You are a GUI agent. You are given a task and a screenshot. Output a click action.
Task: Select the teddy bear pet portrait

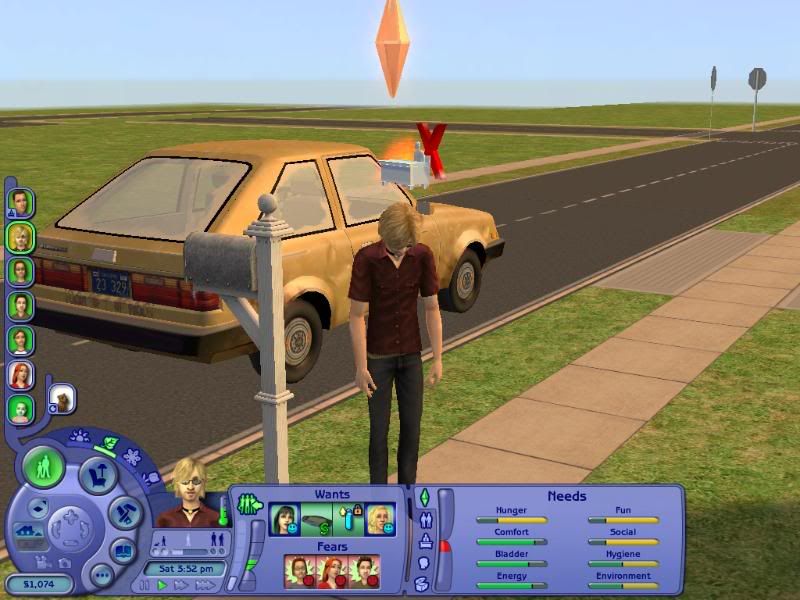point(61,398)
